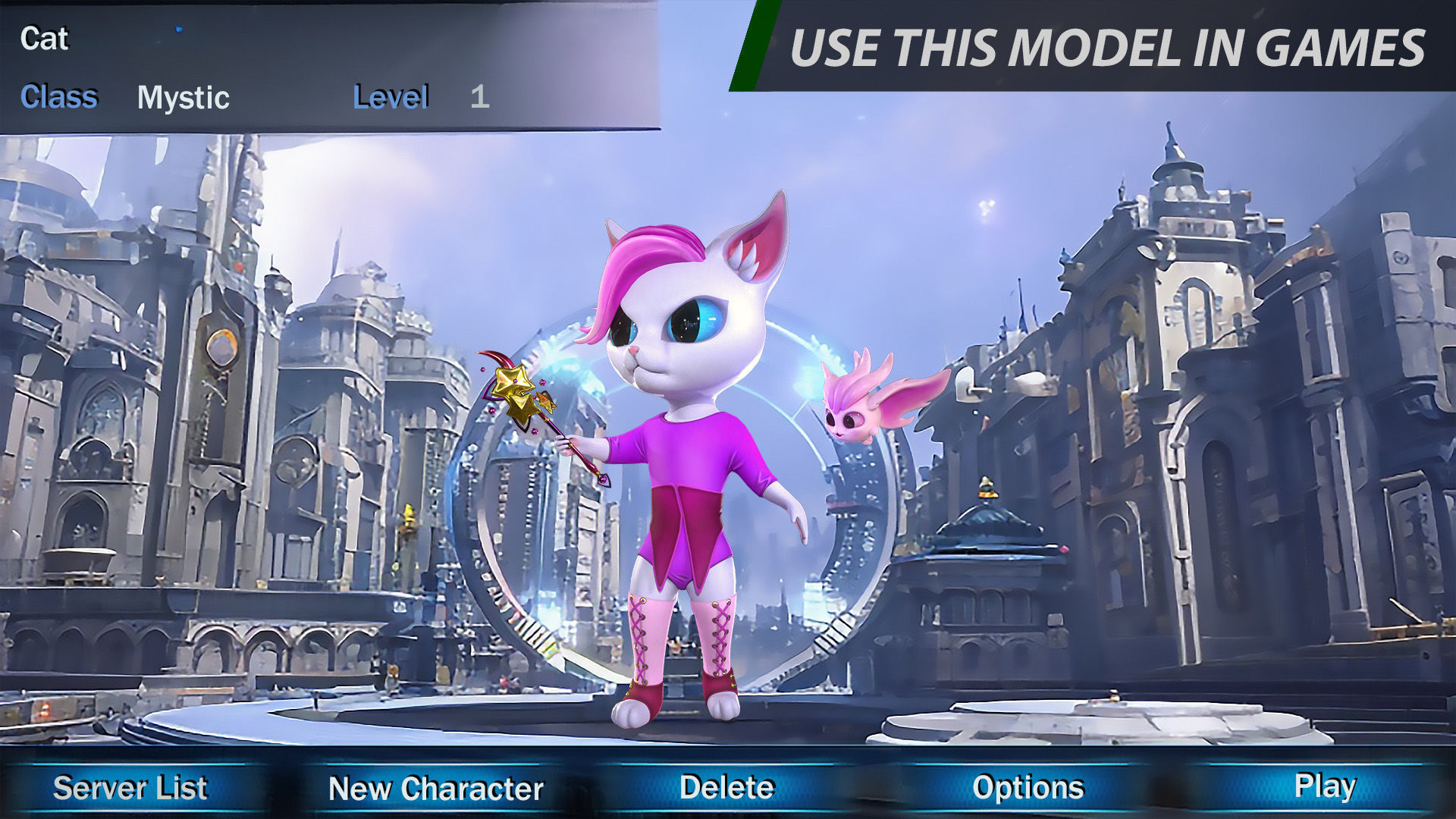Create a New Character
The height and width of the screenshot is (819, 1456).
tap(436, 789)
